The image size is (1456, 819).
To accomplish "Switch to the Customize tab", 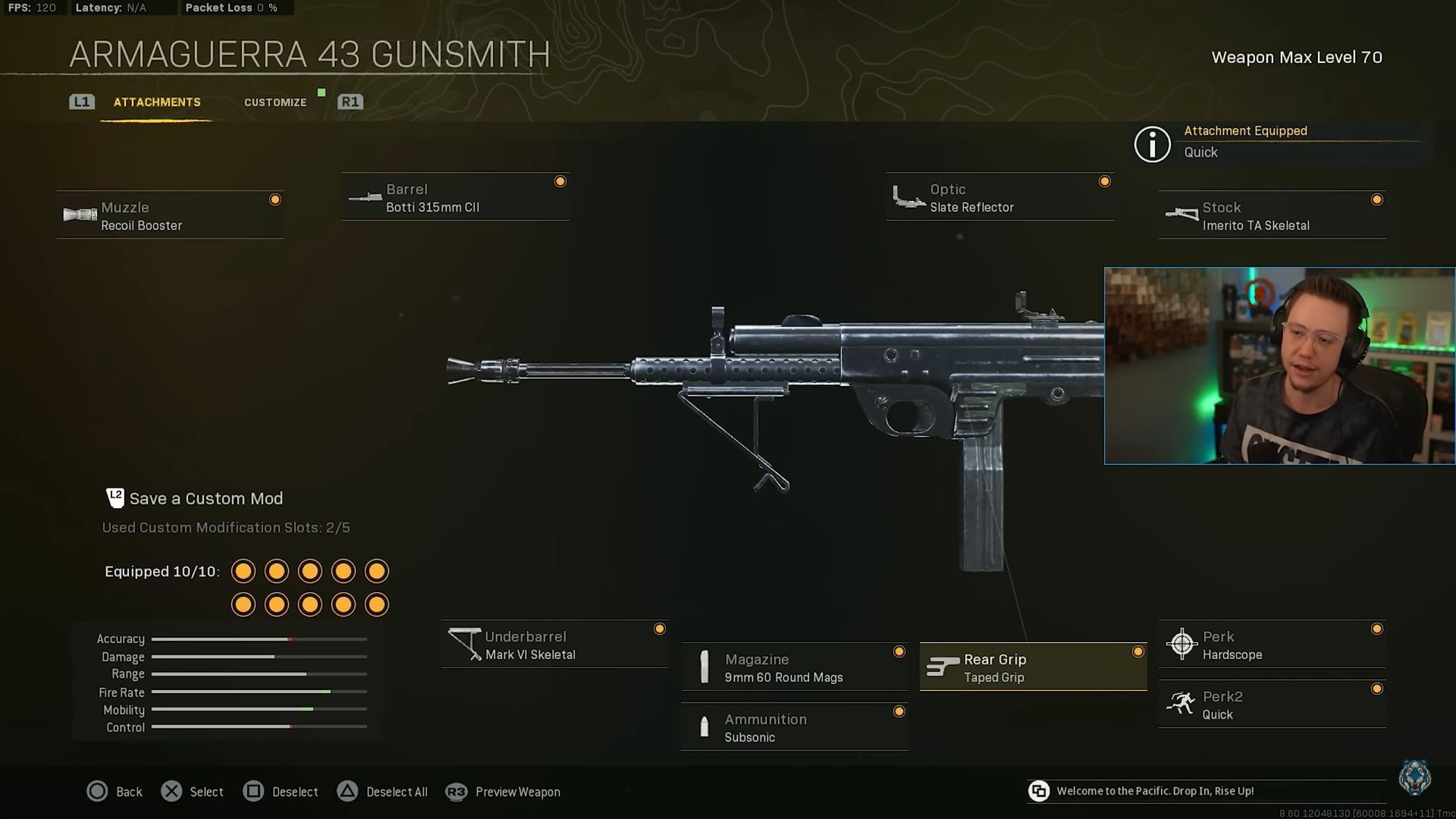I will [275, 102].
